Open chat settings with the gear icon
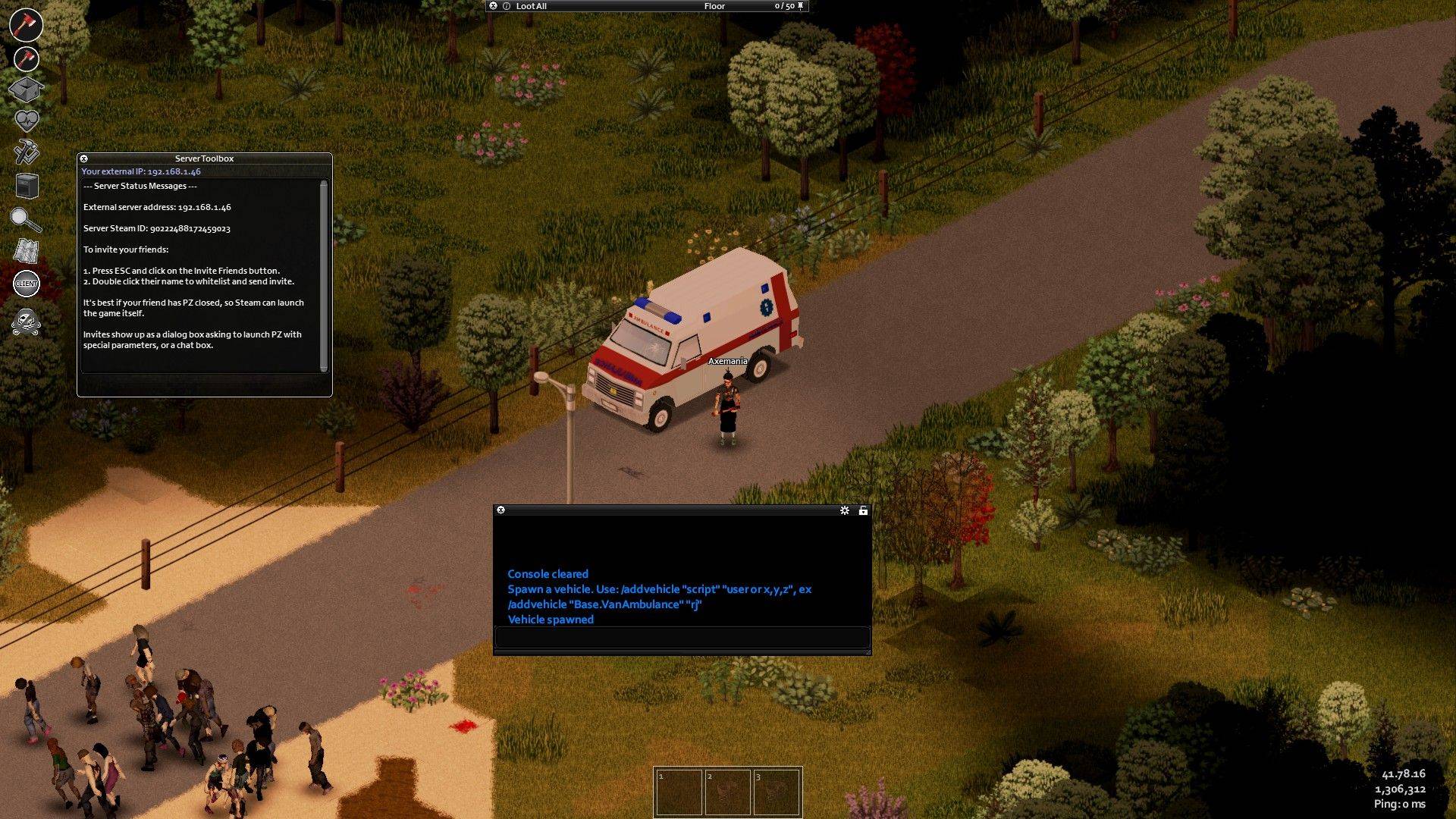 [845, 510]
